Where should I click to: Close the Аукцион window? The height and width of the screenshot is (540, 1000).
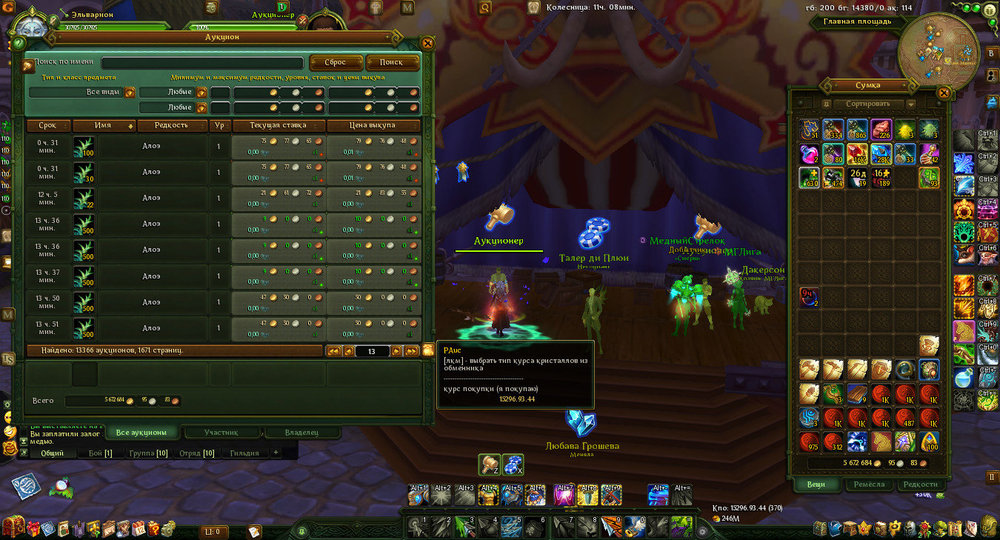428,43
